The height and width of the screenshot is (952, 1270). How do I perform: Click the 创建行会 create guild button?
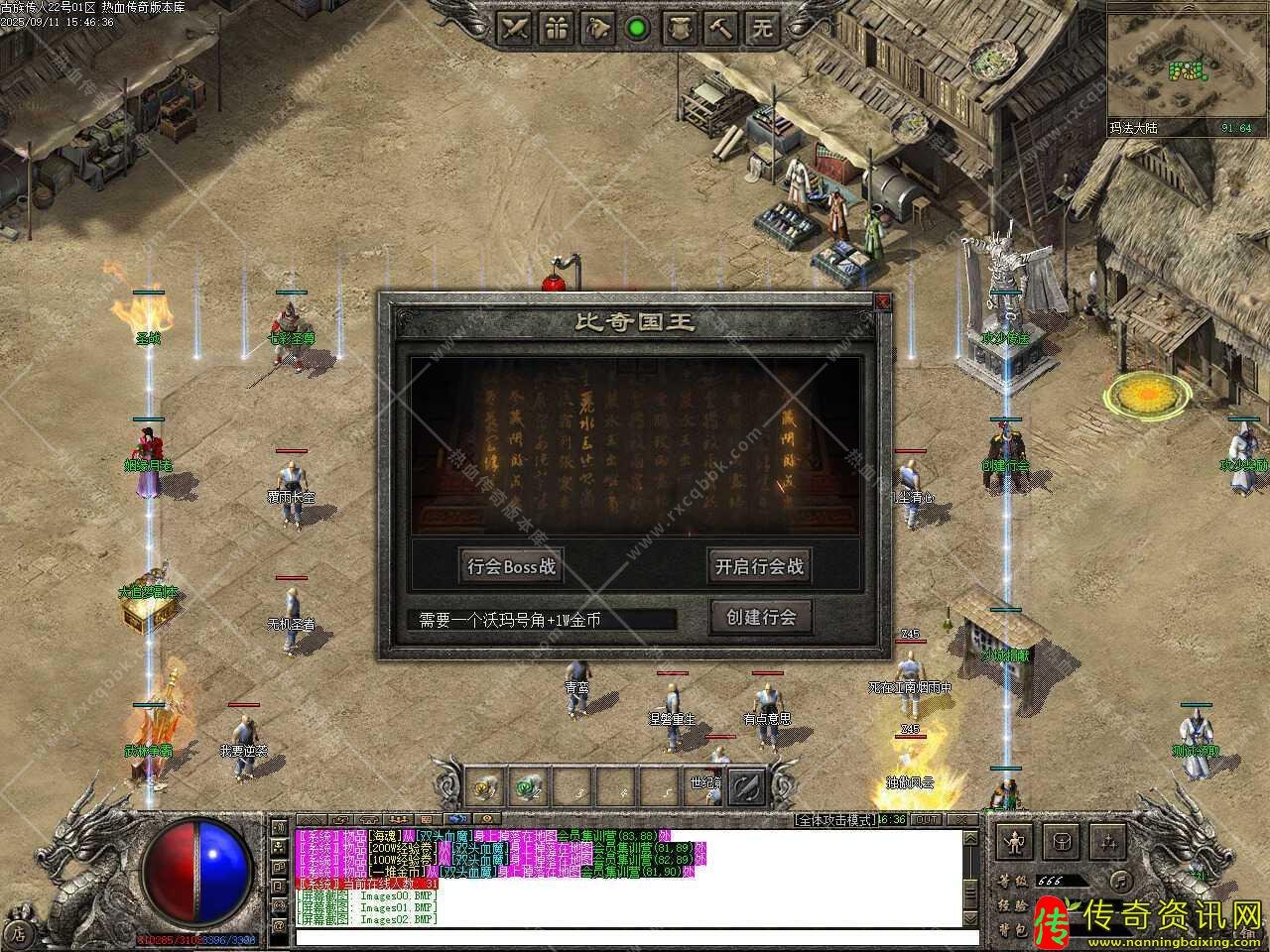pyautogui.click(x=761, y=618)
